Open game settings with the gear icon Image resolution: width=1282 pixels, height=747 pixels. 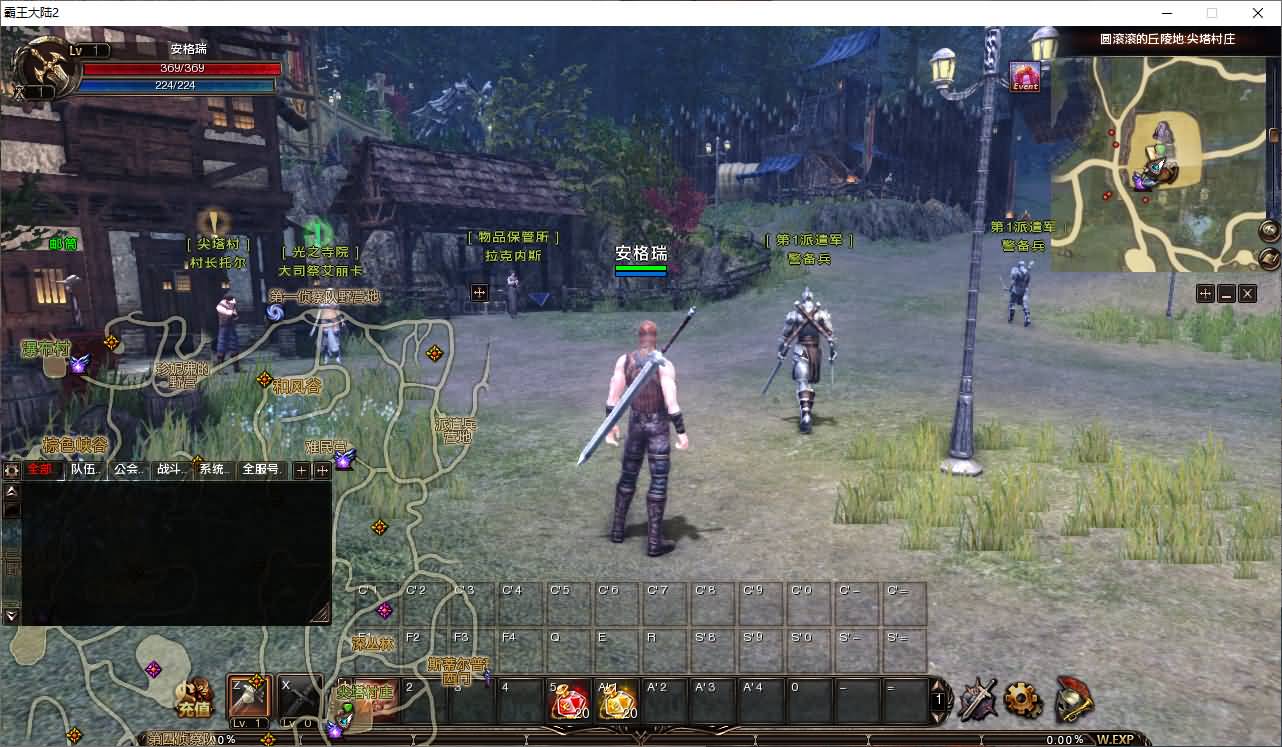click(1023, 700)
